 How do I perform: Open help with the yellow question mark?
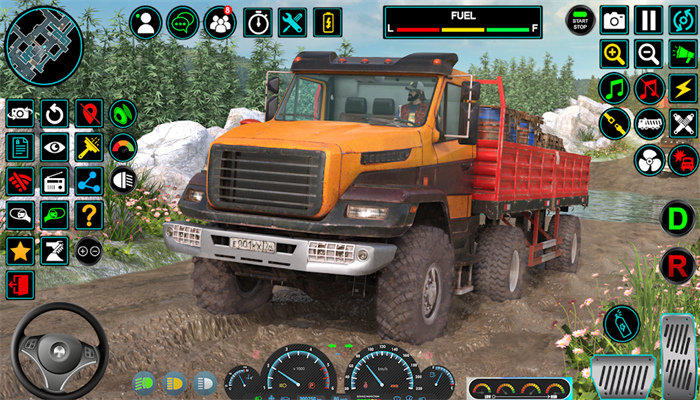click(89, 215)
